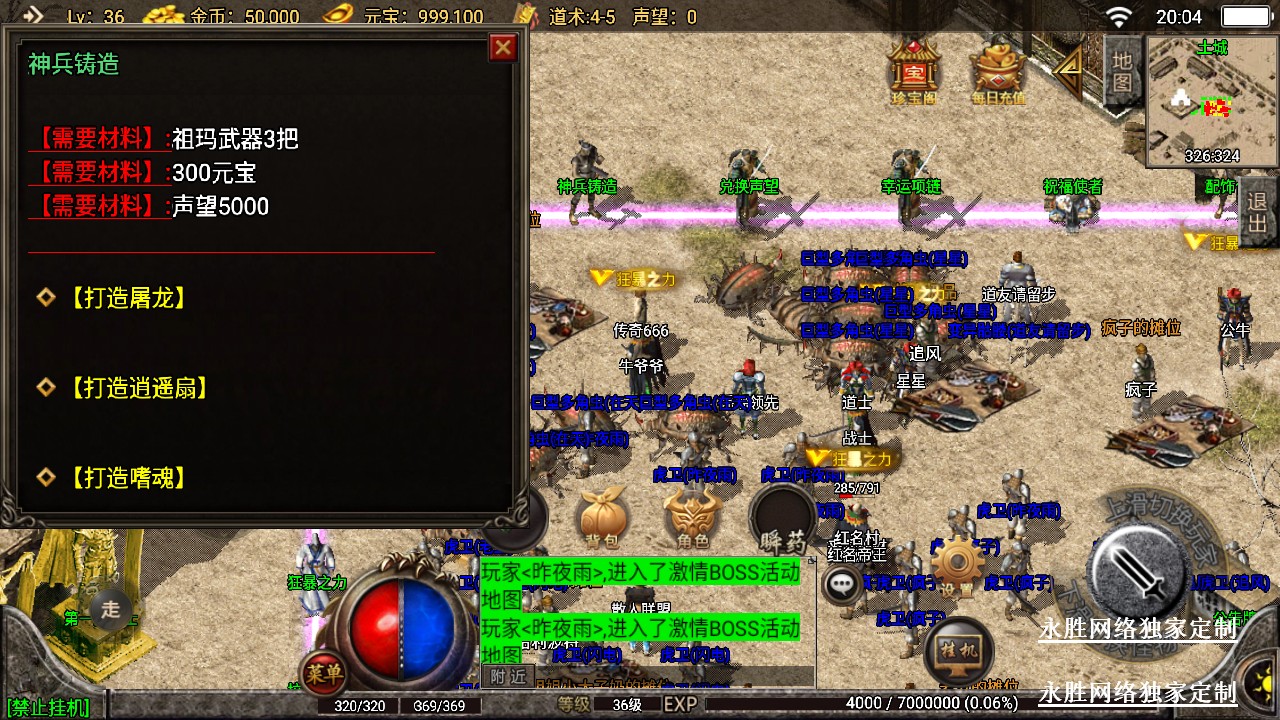Choose the 打造屠龙 forging option

127,298
